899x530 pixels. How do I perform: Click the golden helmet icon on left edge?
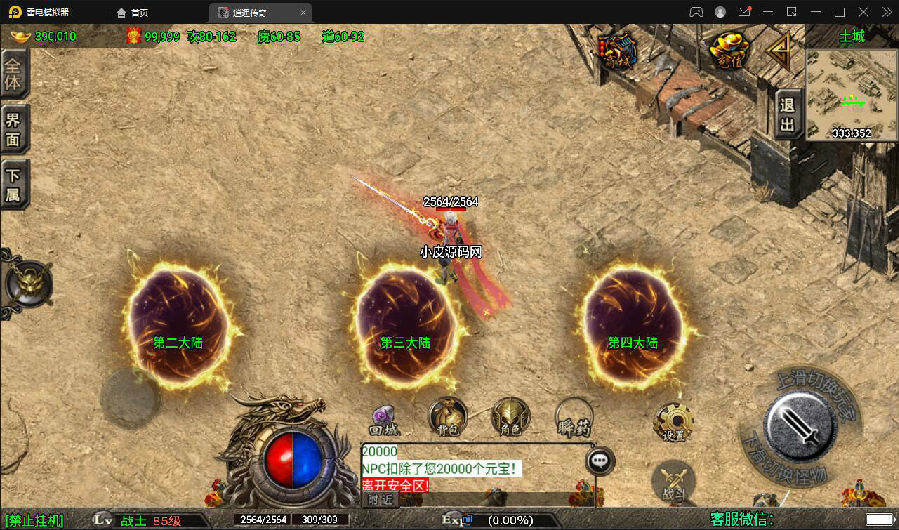pos(28,284)
